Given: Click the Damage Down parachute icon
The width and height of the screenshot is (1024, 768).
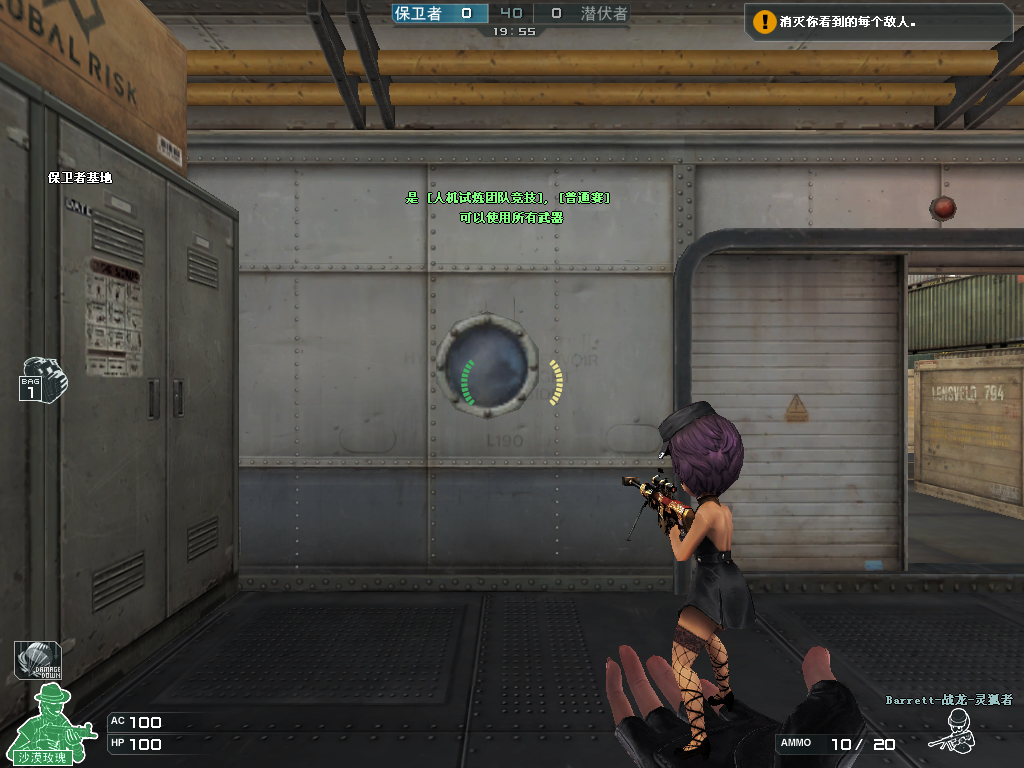Looking at the screenshot, I should click(37, 660).
